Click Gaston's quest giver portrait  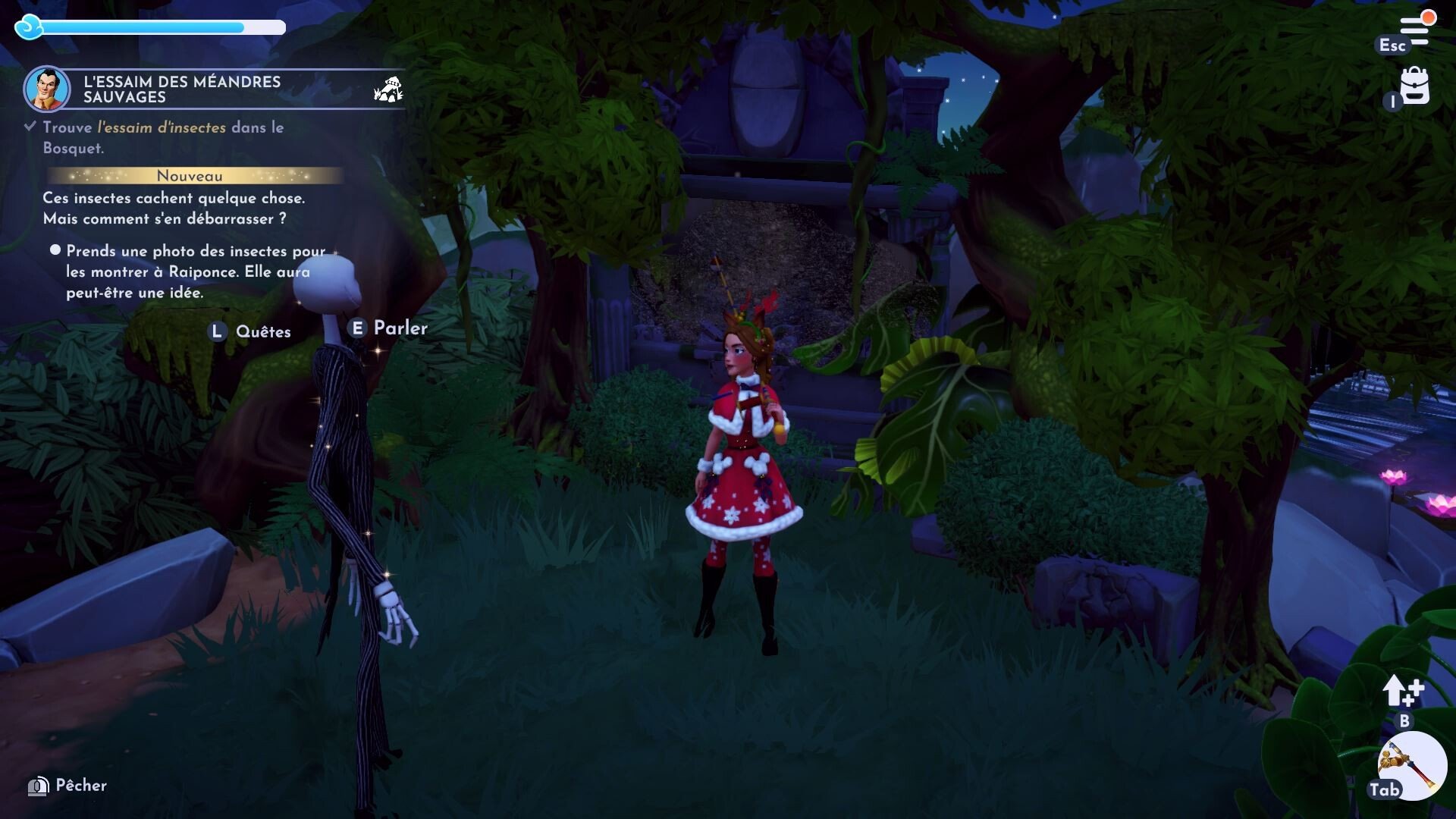[47, 89]
